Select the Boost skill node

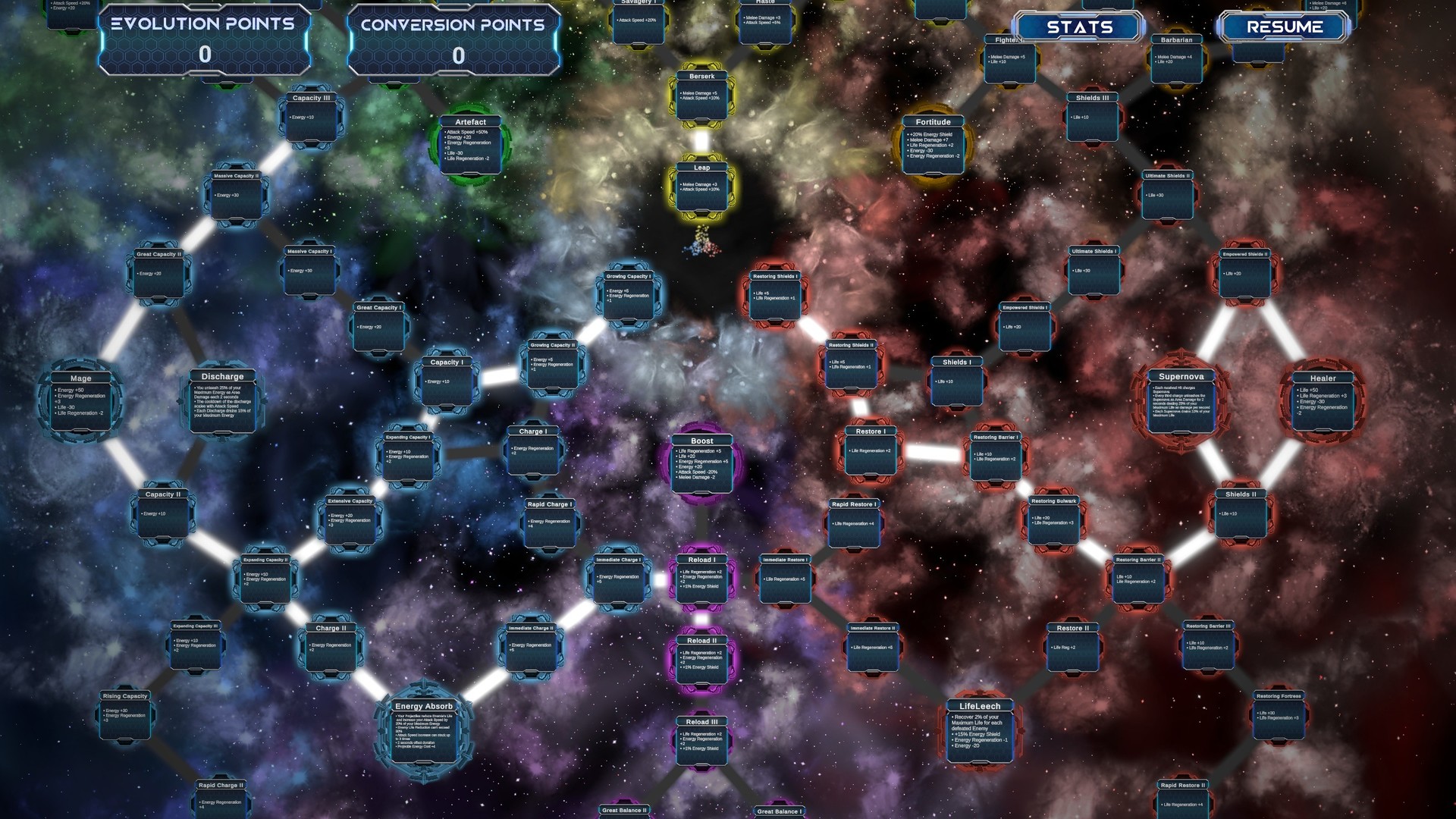[701, 463]
